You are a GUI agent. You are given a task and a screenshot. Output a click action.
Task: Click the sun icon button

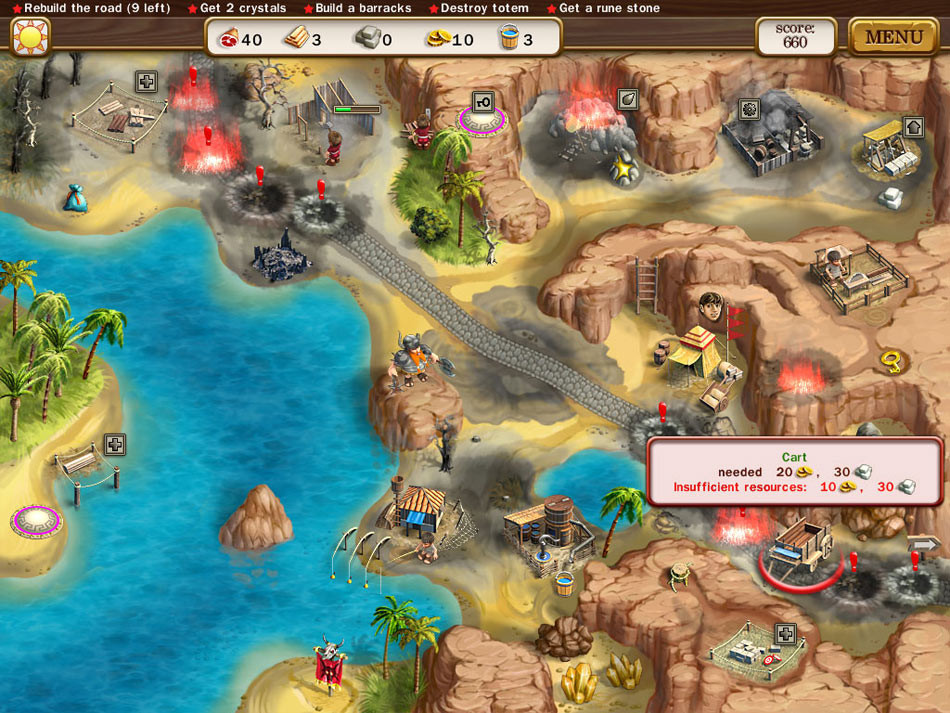click(30, 37)
